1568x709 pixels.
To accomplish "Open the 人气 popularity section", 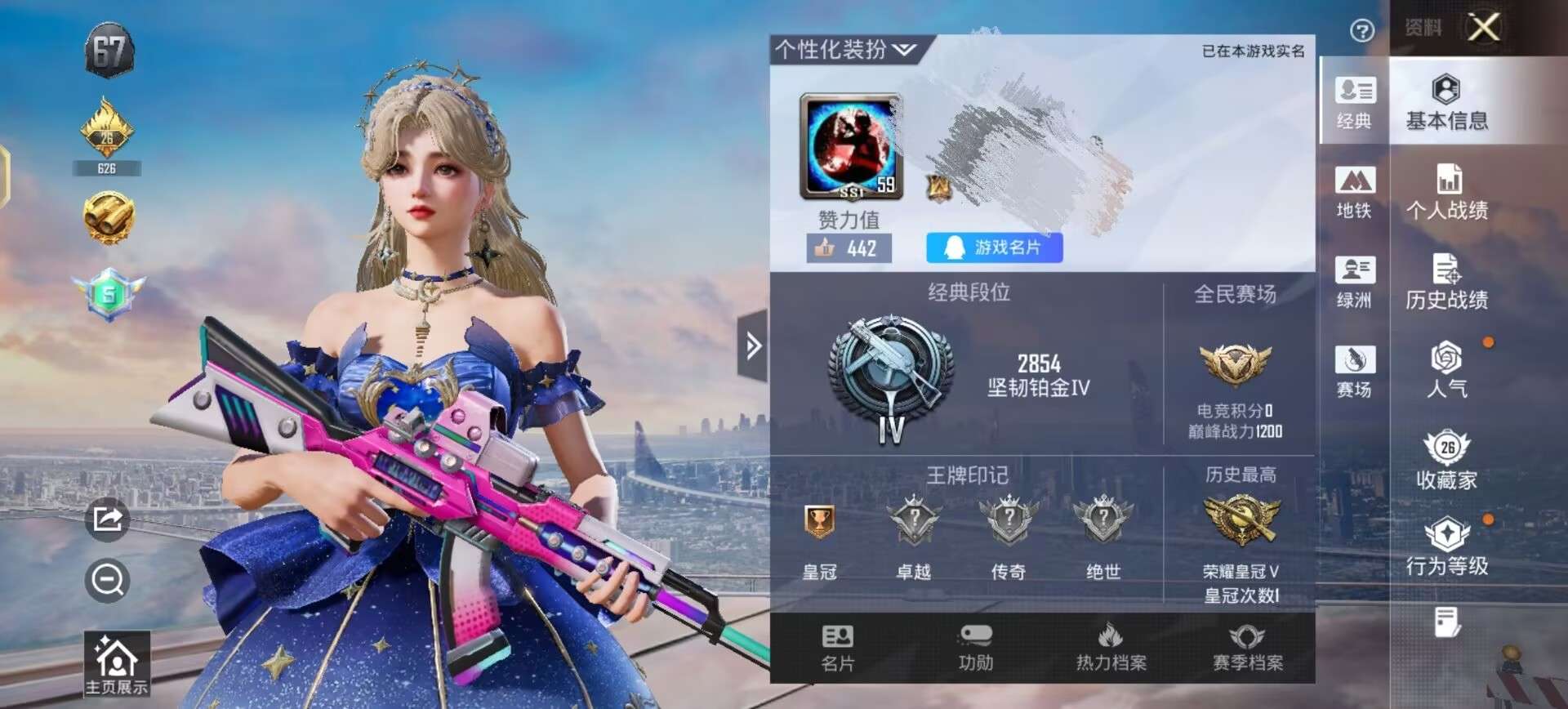I will [1446, 370].
